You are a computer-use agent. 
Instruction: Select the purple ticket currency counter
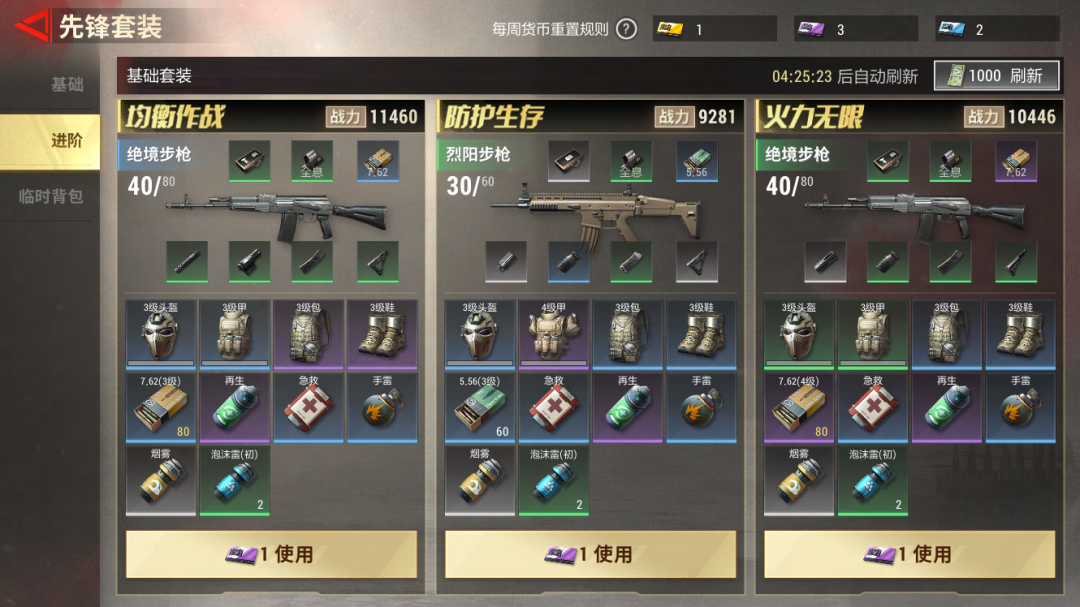(x=856, y=29)
